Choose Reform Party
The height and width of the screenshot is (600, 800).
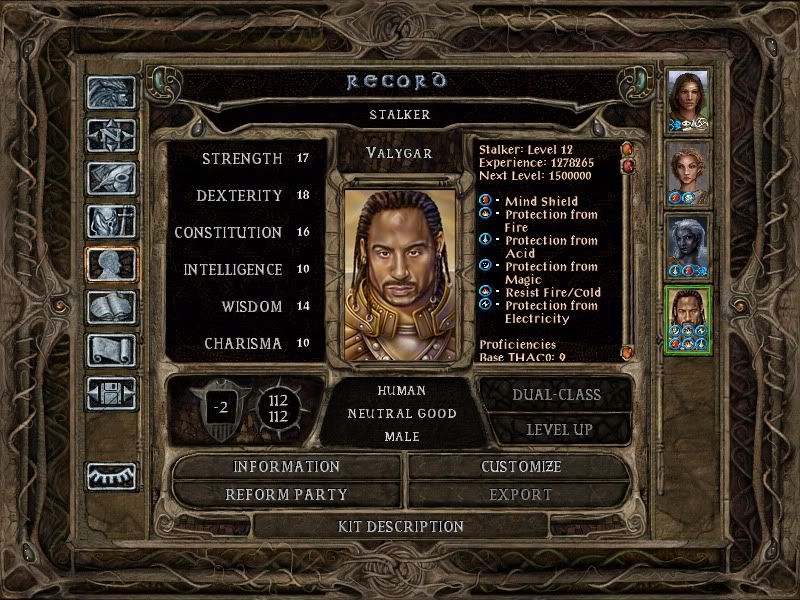[x=287, y=494]
